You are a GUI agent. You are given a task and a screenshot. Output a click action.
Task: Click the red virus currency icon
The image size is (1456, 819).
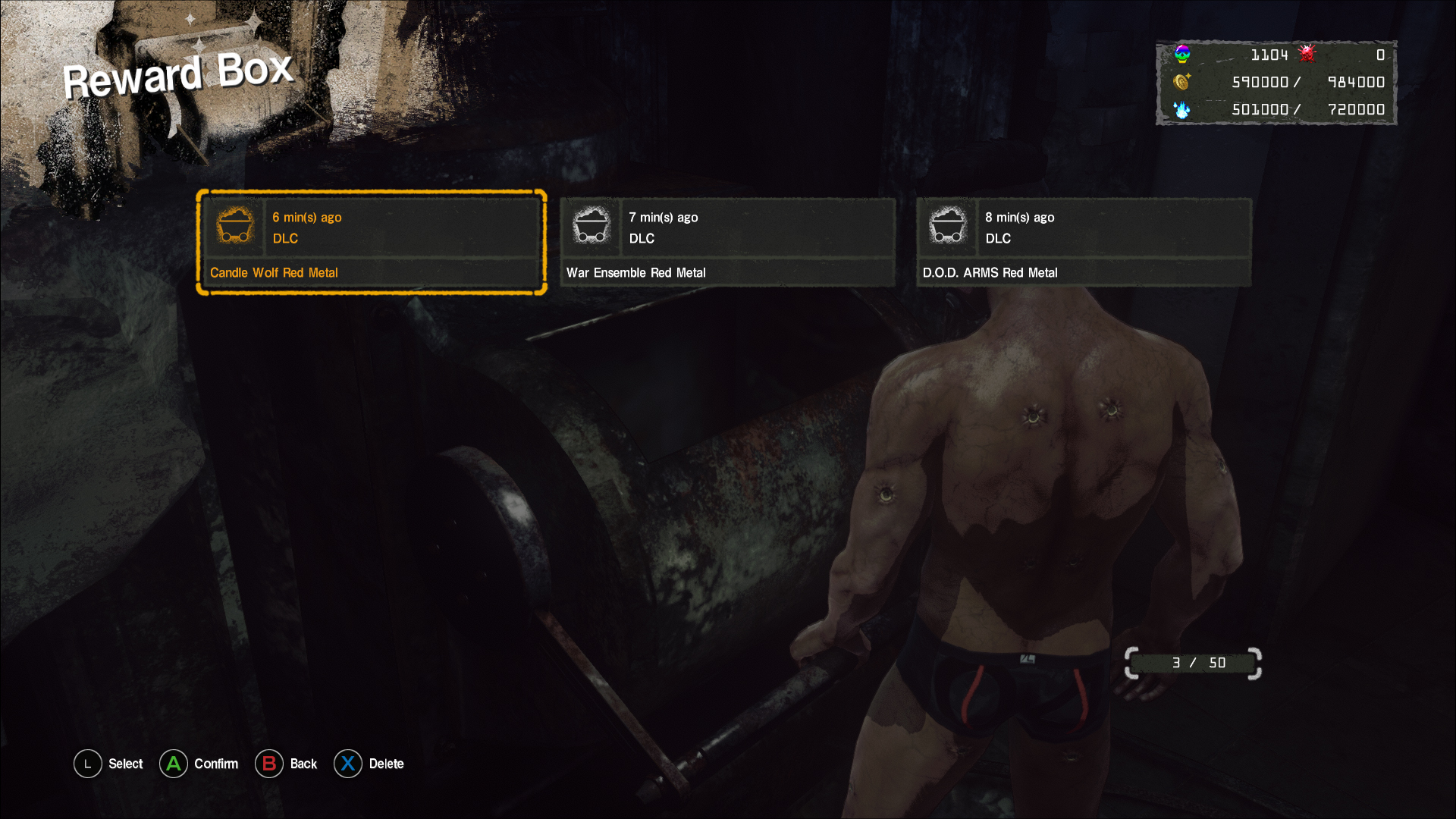1307,54
